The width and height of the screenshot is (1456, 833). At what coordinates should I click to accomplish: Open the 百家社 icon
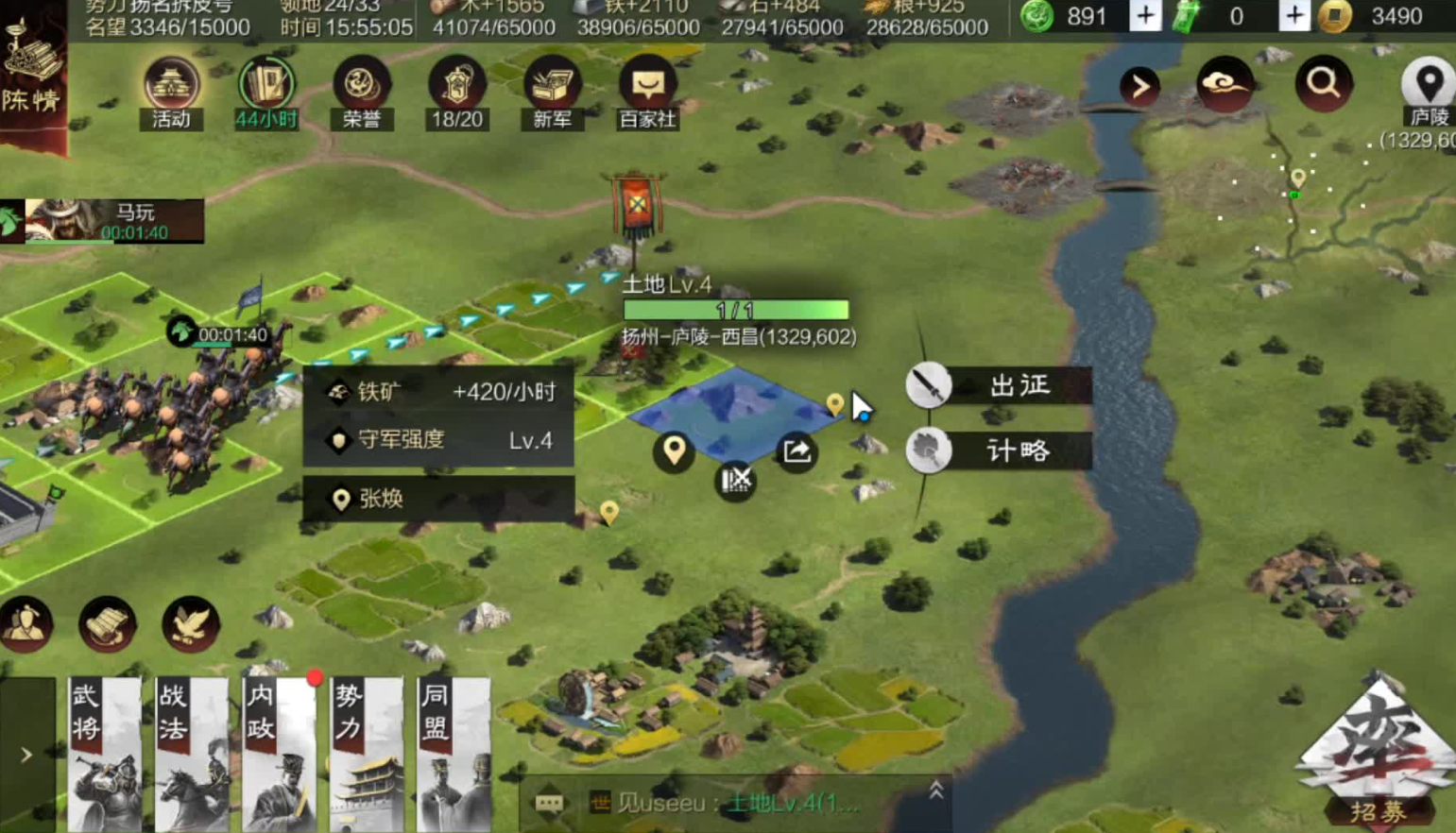(x=647, y=92)
